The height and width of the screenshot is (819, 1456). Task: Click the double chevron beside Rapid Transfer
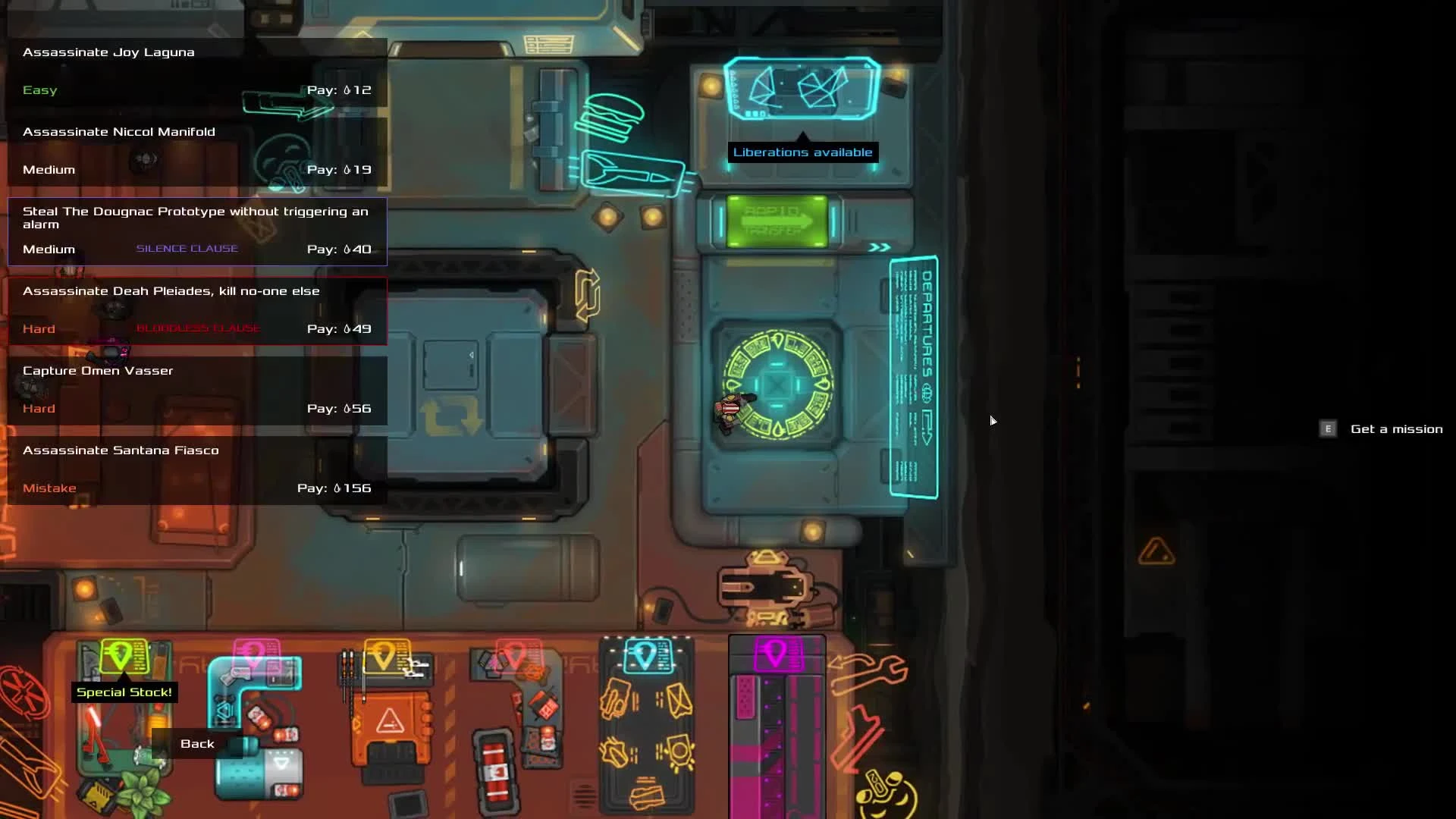coord(880,246)
